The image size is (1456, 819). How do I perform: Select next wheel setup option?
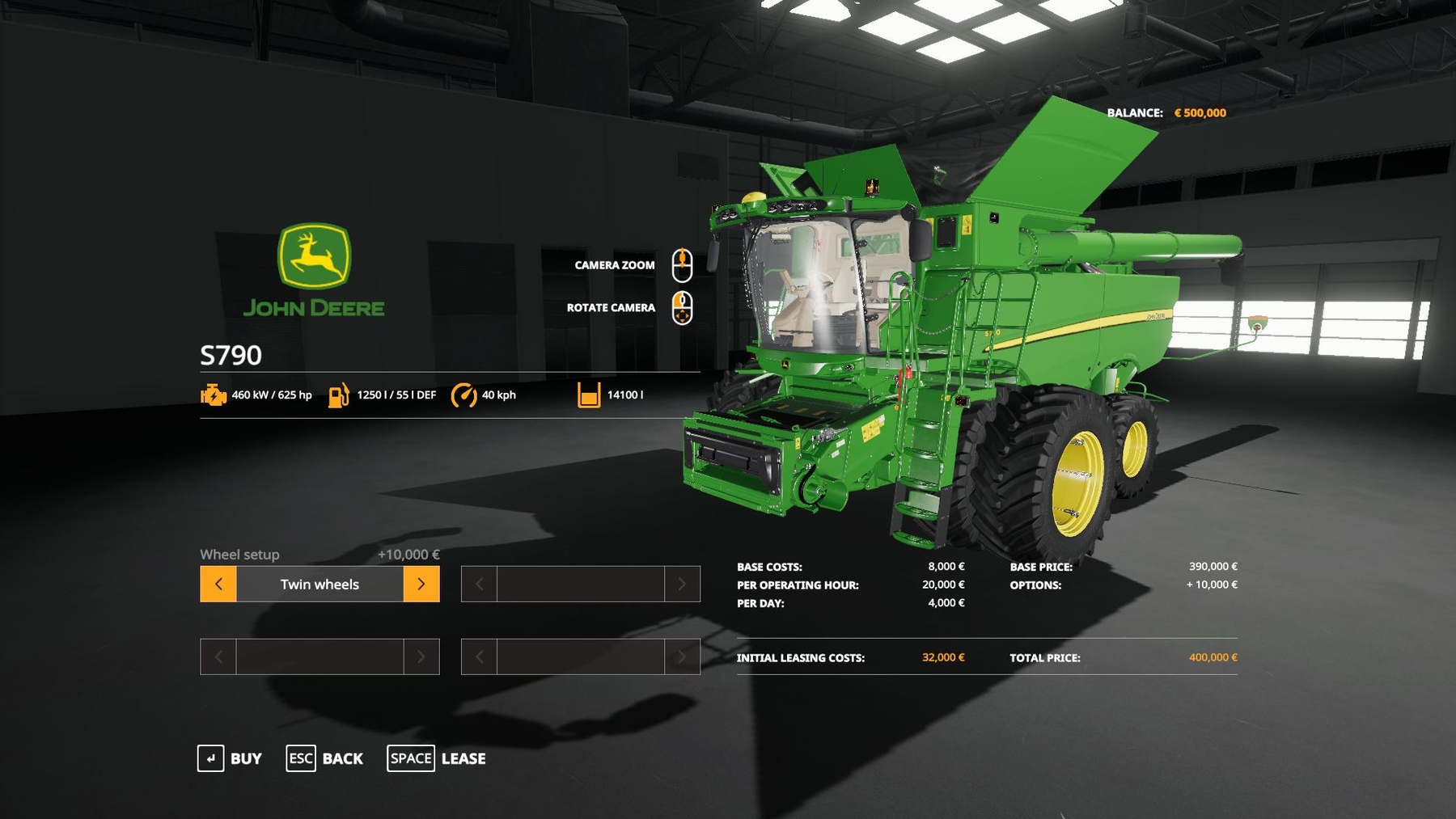(x=421, y=584)
